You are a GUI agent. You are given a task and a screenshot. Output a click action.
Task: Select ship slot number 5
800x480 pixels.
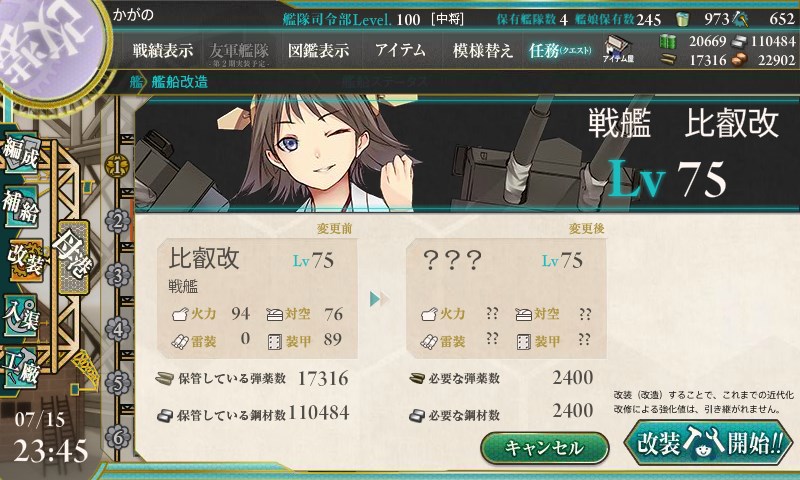tap(118, 382)
